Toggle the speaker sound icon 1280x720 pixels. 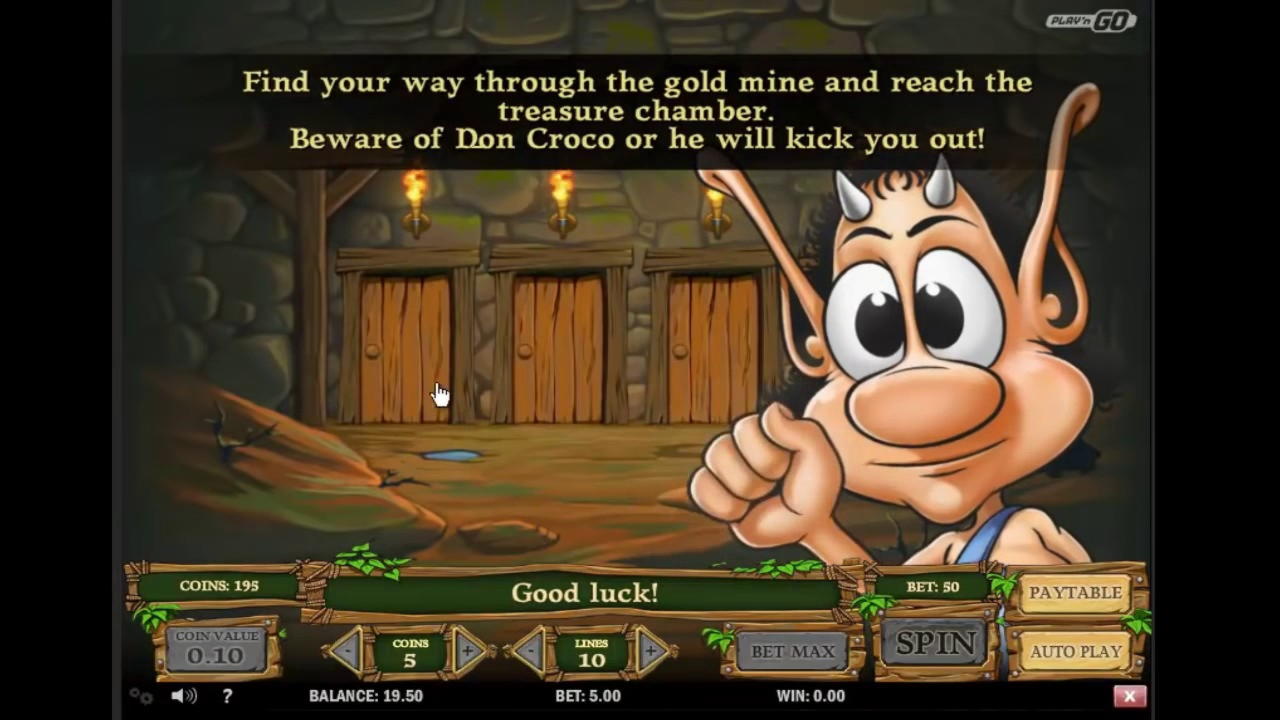[x=183, y=696]
